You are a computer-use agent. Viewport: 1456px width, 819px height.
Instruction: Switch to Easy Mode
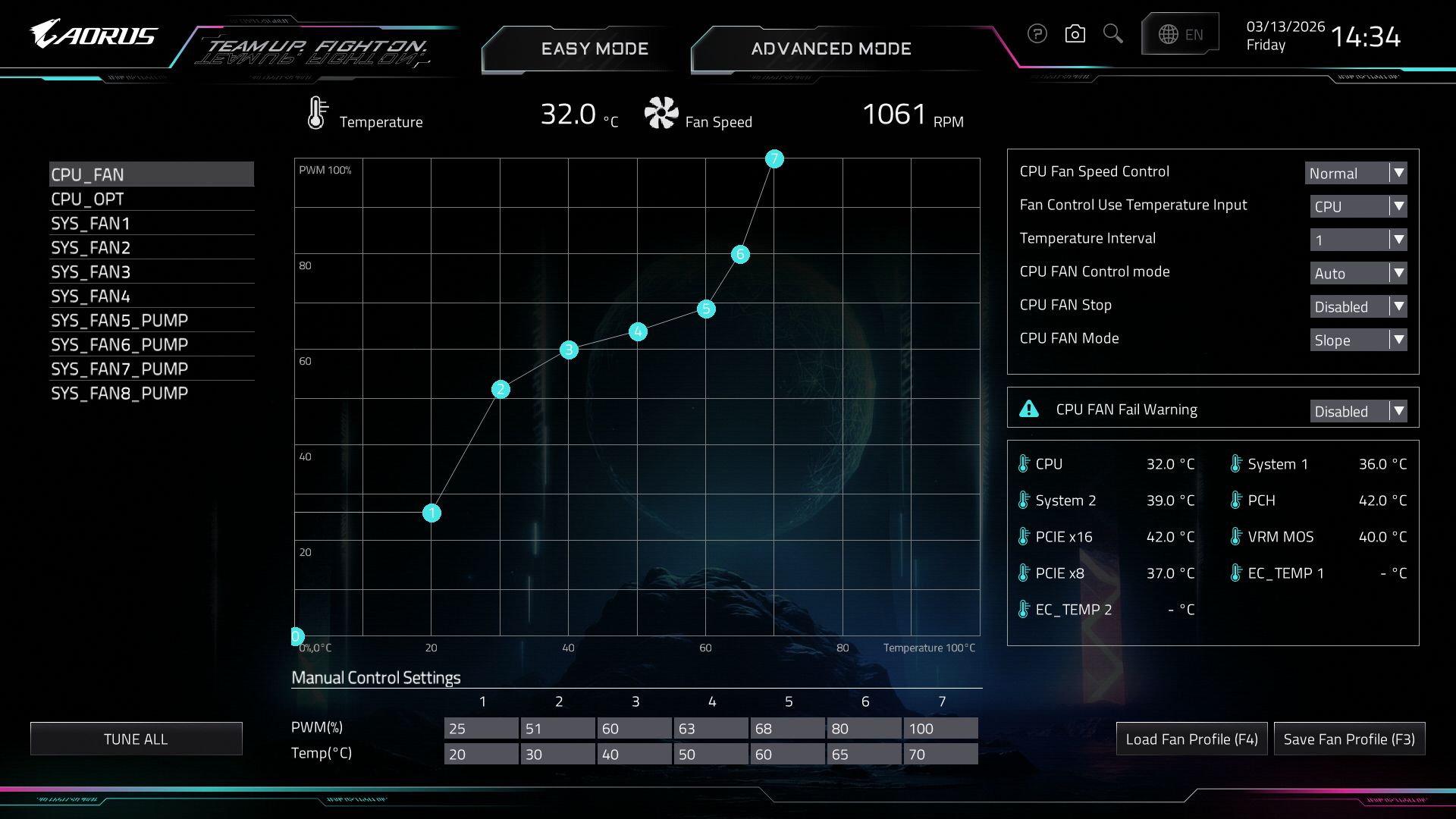[595, 49]
